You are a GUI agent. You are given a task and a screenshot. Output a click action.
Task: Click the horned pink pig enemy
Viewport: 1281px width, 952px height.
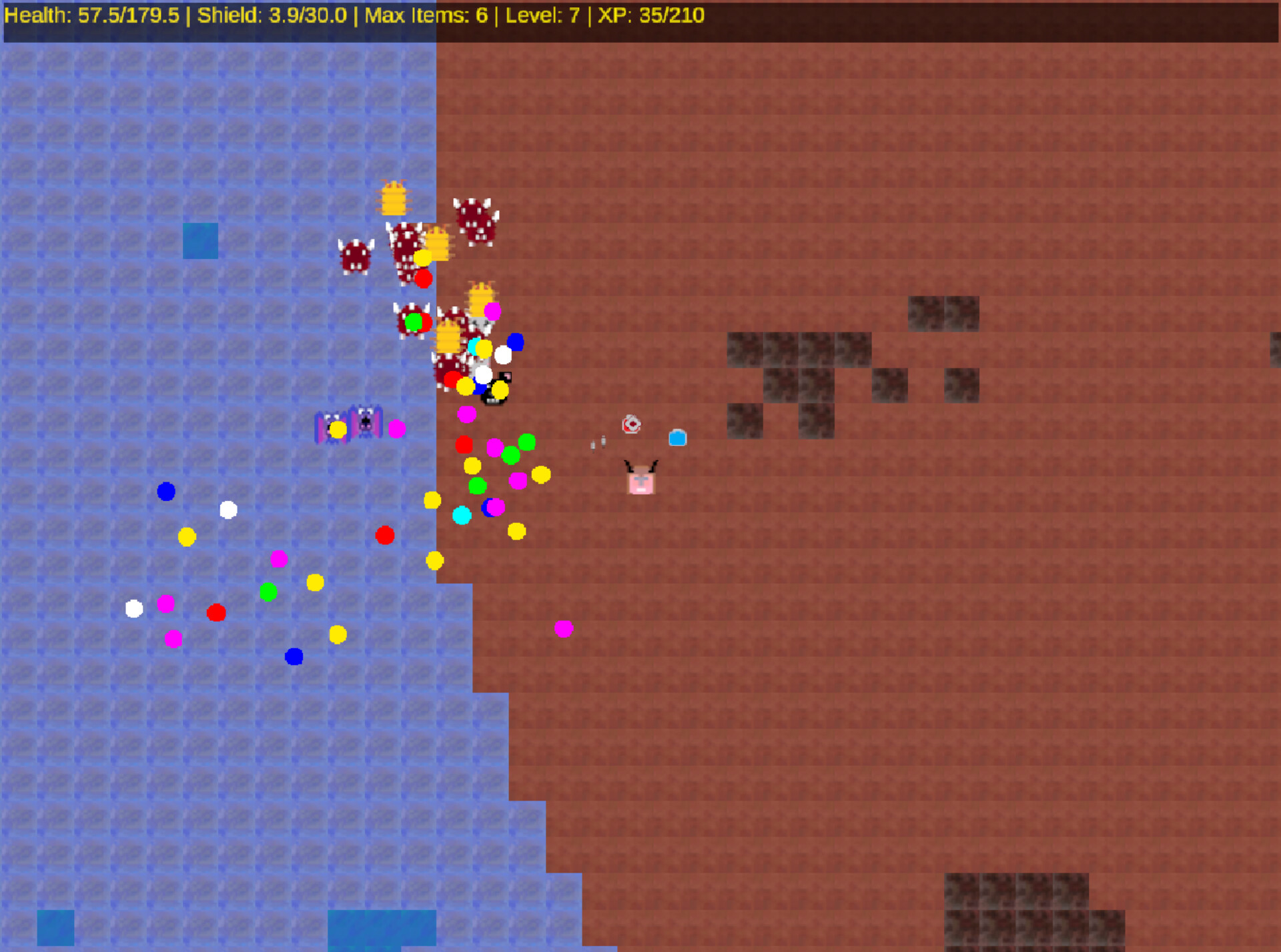pyautogui.click(x=640, y=478)
